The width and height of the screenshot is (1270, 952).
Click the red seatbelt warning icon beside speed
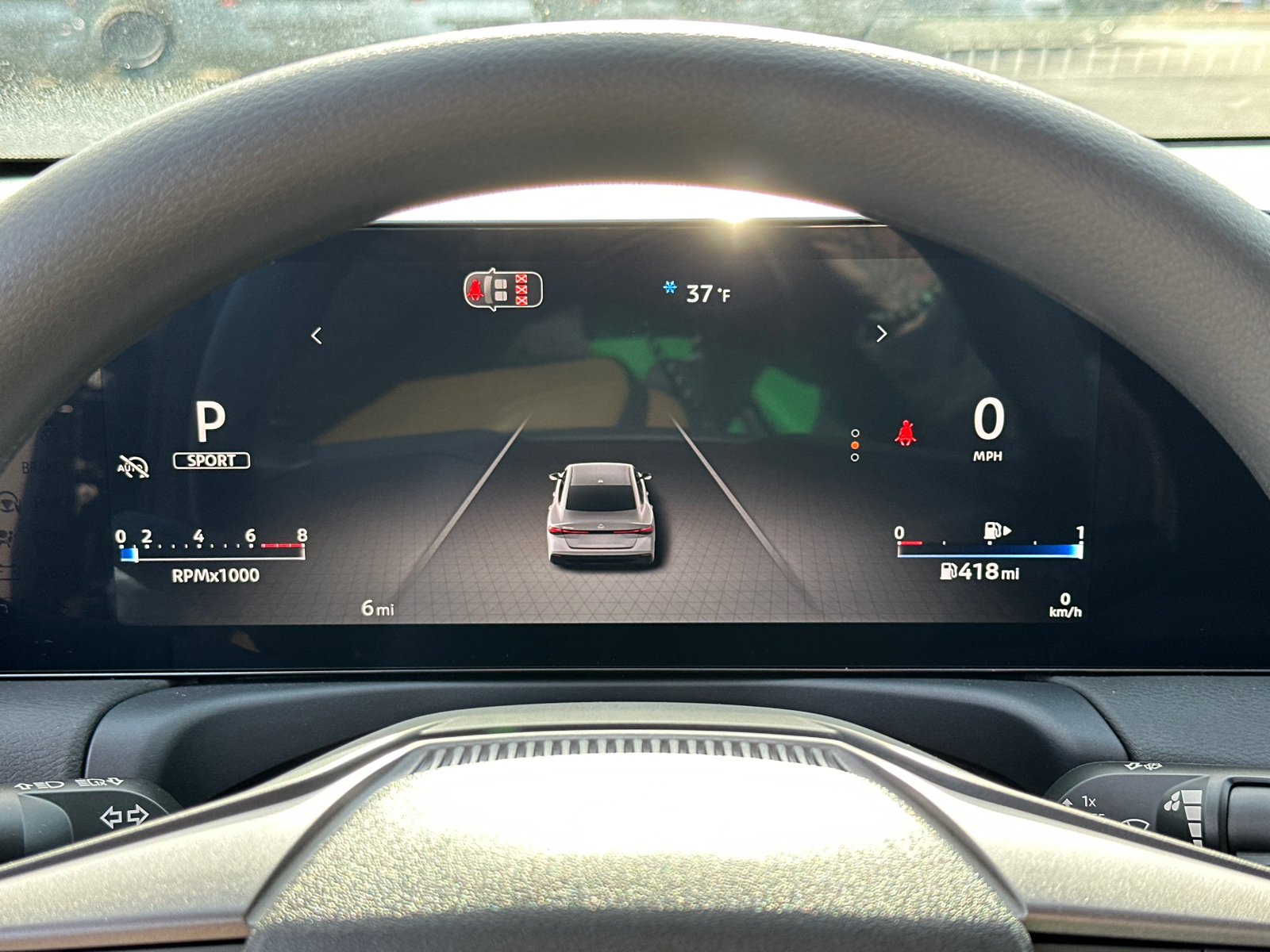[904, 435]
